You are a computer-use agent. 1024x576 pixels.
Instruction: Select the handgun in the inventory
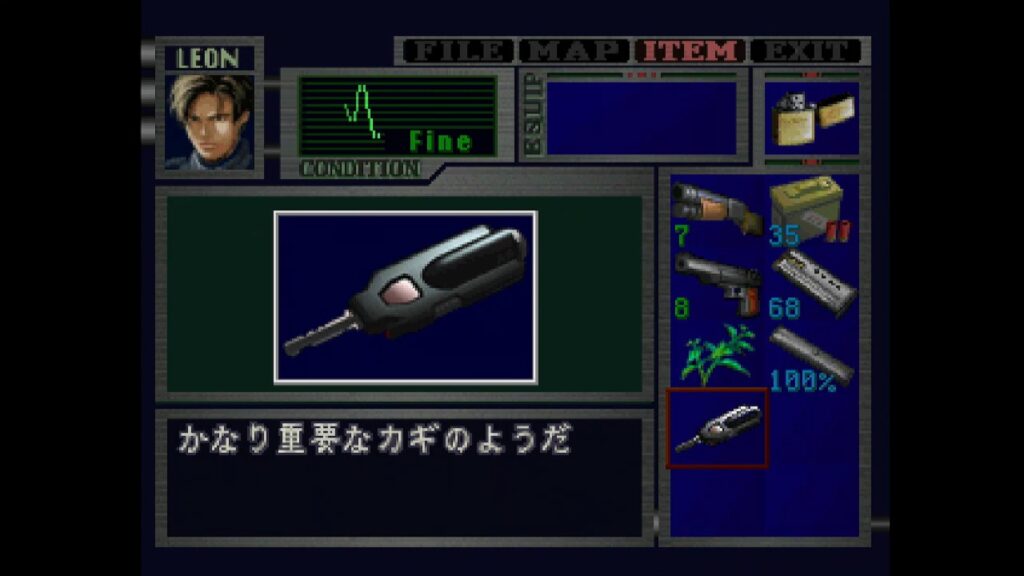coord(716,283)
